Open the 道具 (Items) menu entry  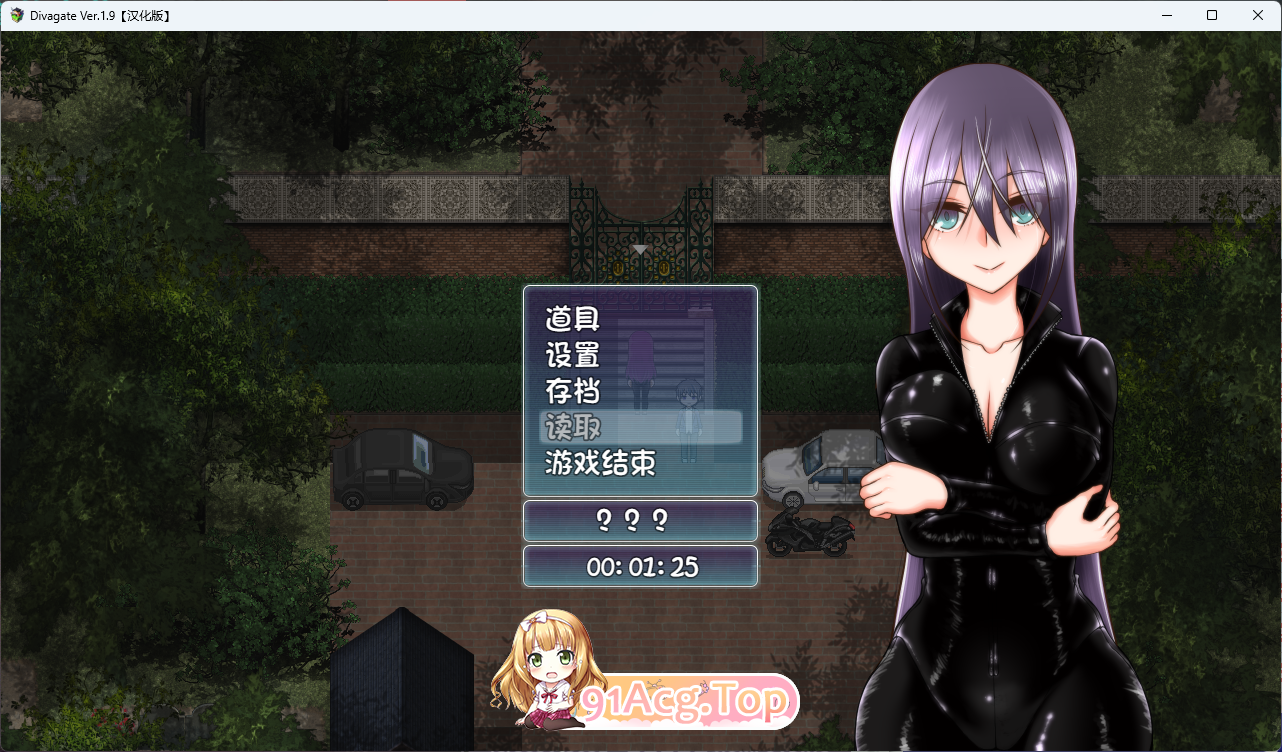tap(573, 320)
